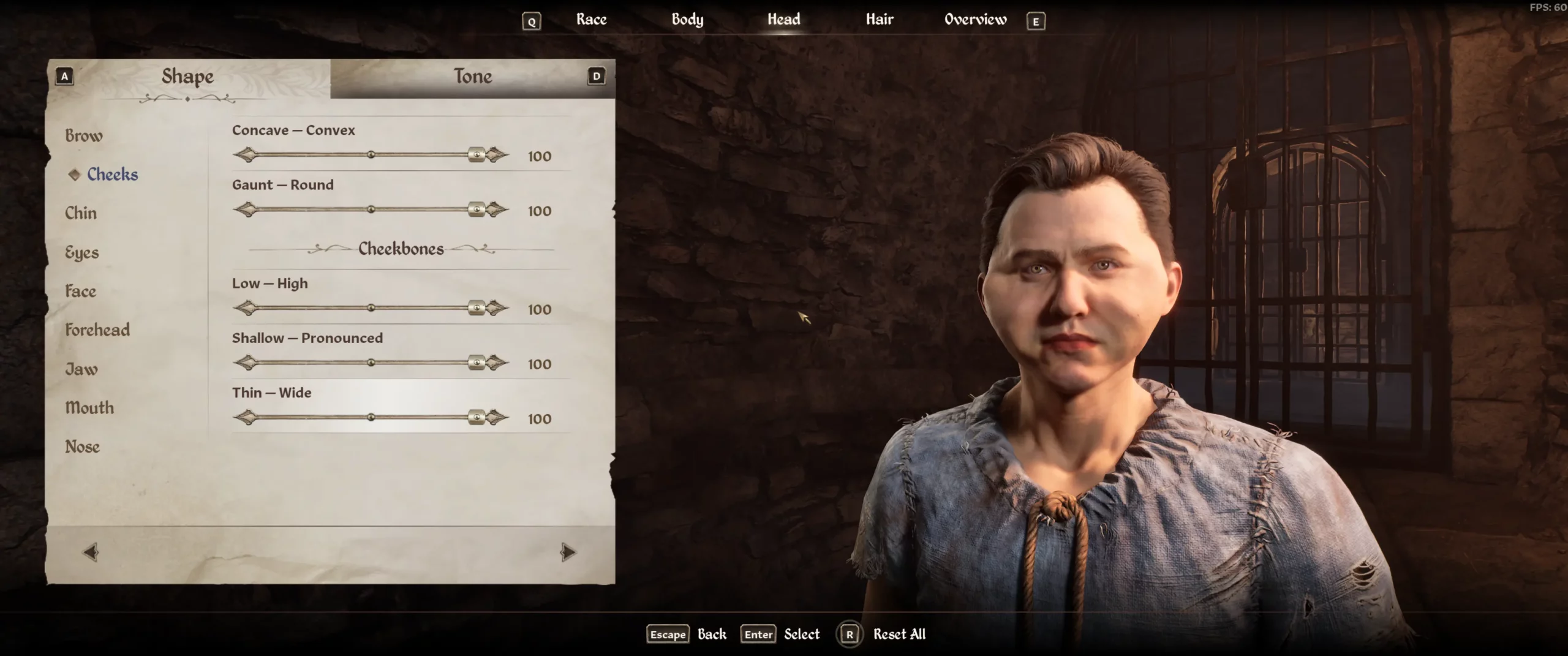1568x656 pixels.
Task: Click the Concave — Convex slider track
Action: point(371,155)
